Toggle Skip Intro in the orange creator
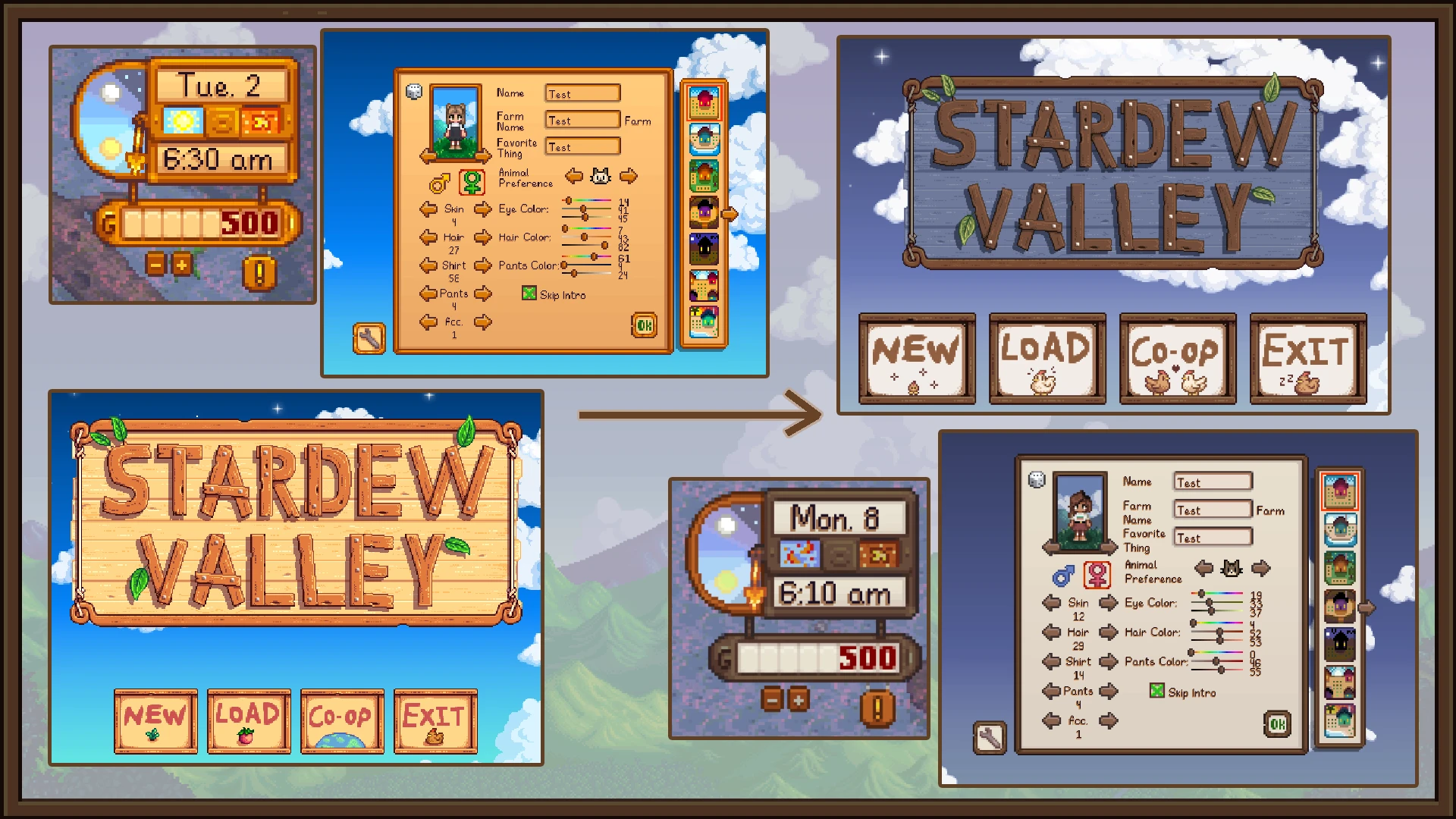 [x=529, y=293]
